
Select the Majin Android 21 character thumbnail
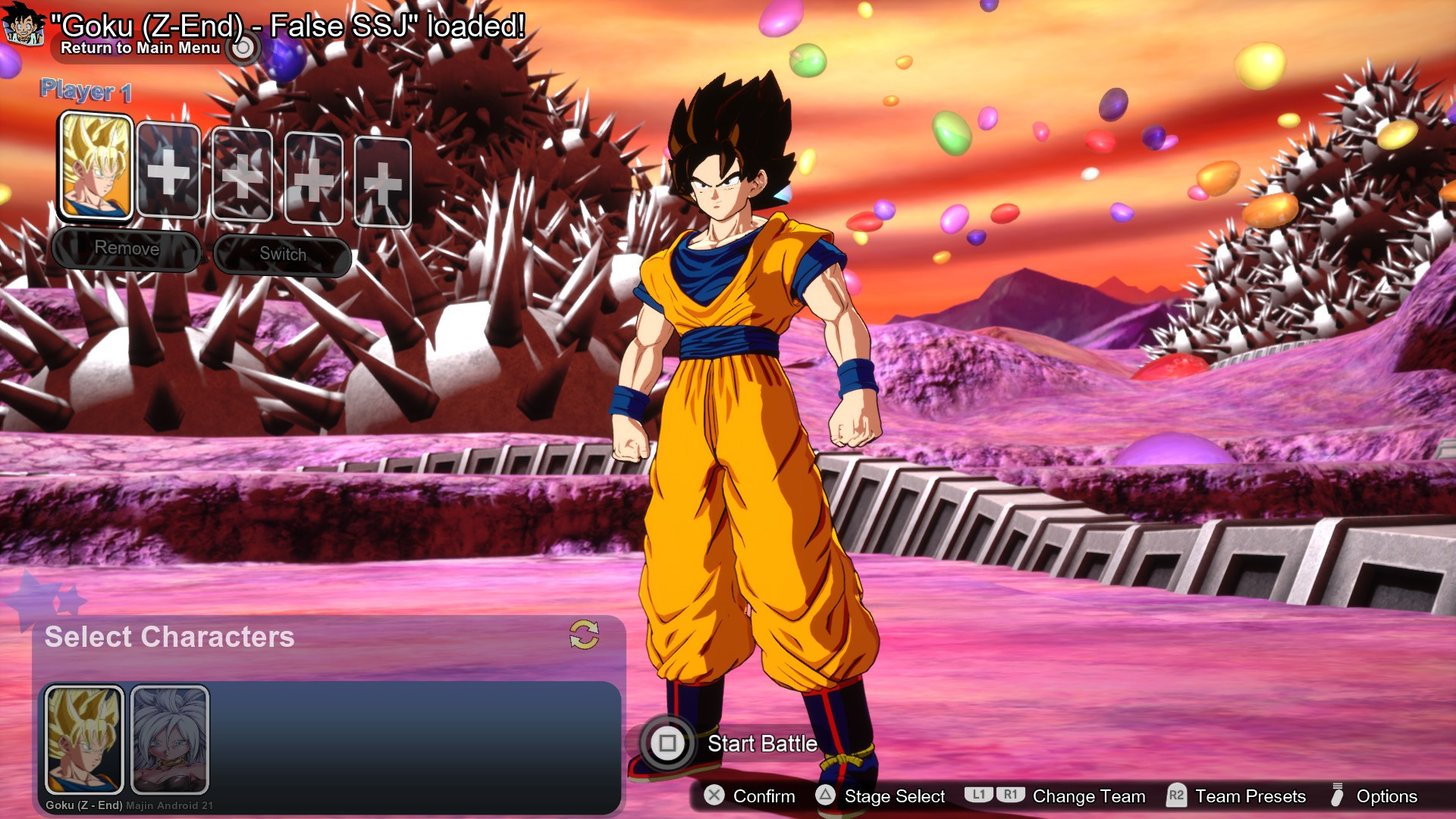coord(168,739)
